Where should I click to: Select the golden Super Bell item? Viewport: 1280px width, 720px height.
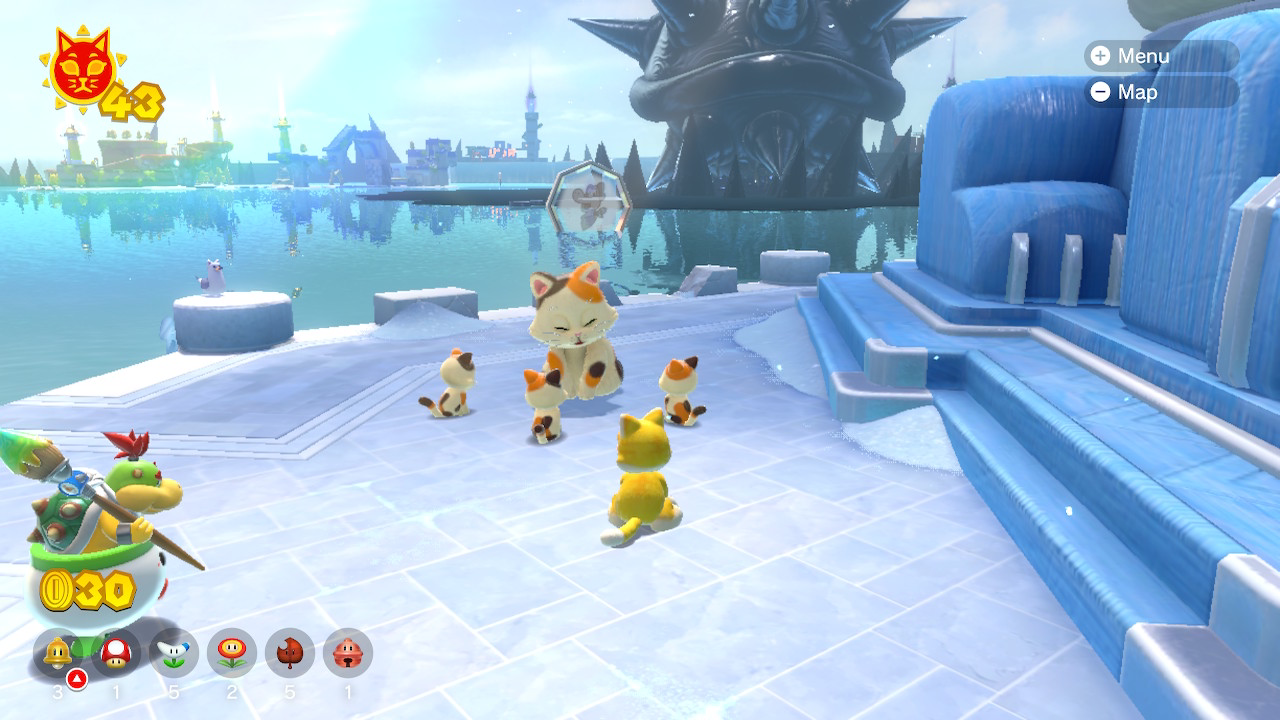click(58, 654)
